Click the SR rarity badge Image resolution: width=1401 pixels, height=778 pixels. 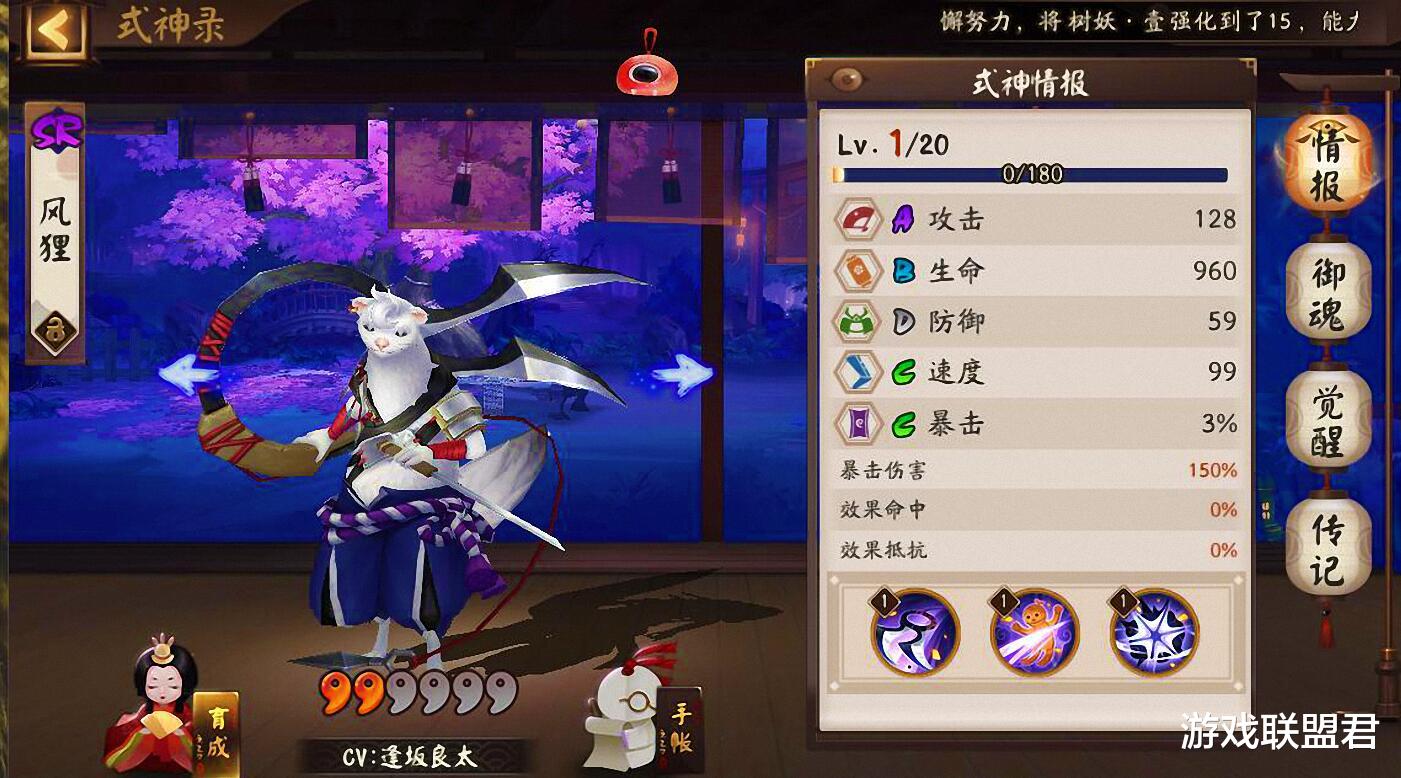point(60,129)
